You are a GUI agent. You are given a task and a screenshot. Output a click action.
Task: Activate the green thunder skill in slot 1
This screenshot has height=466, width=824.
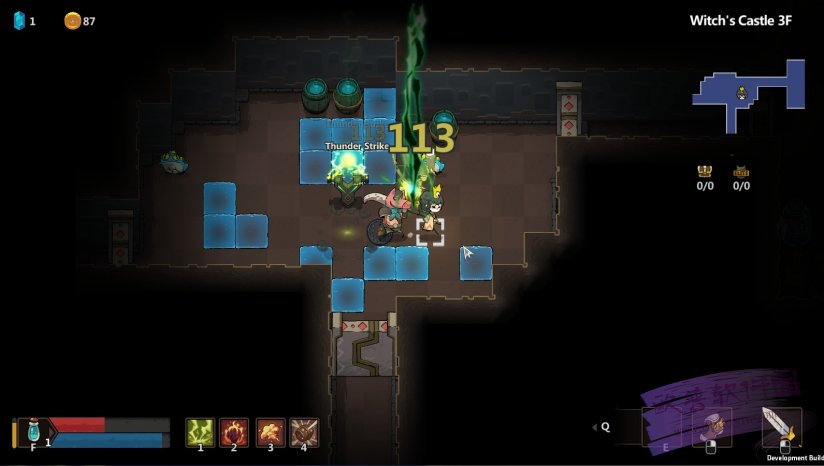coord(200,431)
